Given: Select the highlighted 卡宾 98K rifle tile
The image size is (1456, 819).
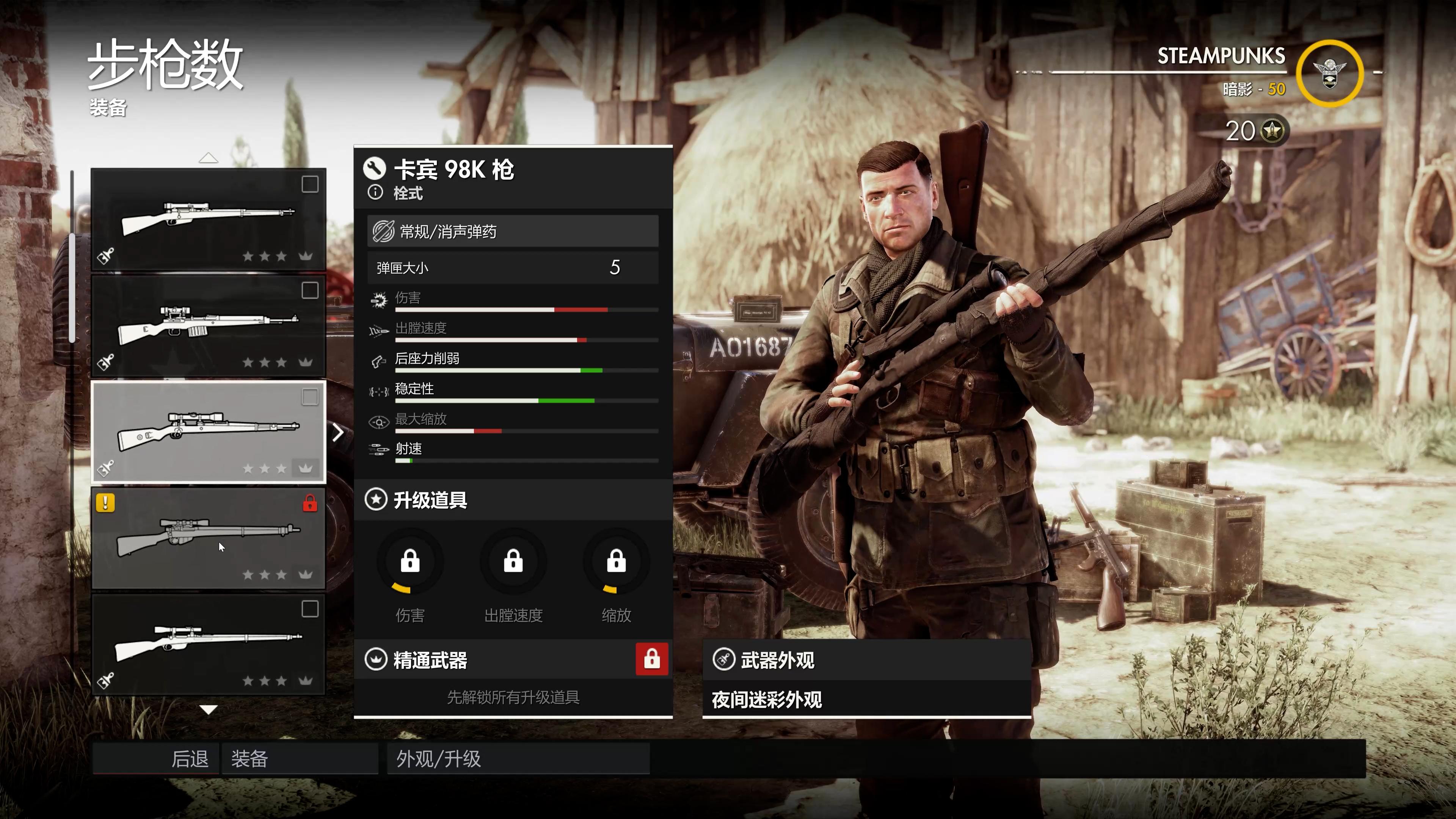Looking at the screenshot, I should click(x=208, y=432).
